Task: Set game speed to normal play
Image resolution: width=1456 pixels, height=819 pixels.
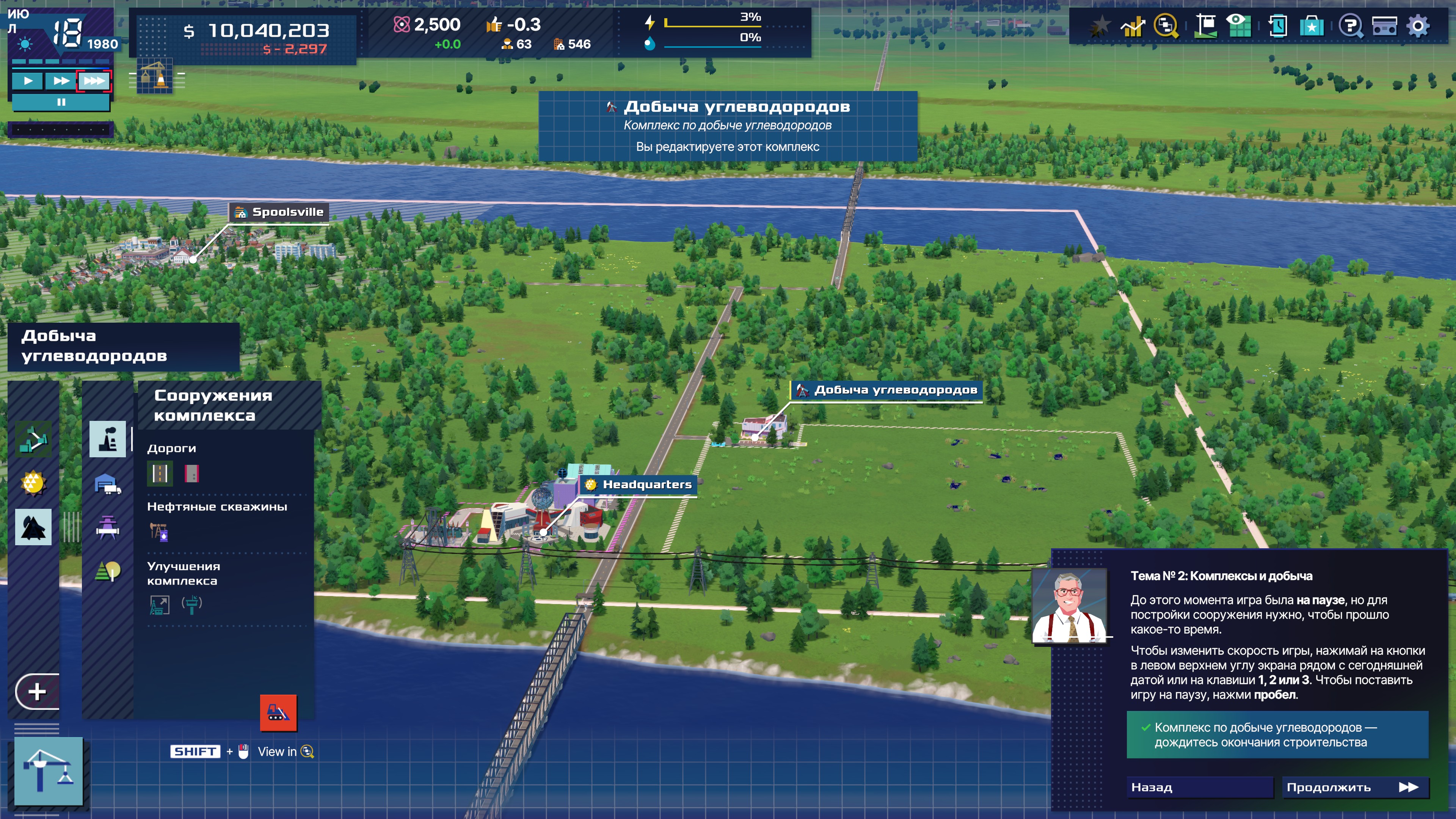Action: tap(28, 82)
